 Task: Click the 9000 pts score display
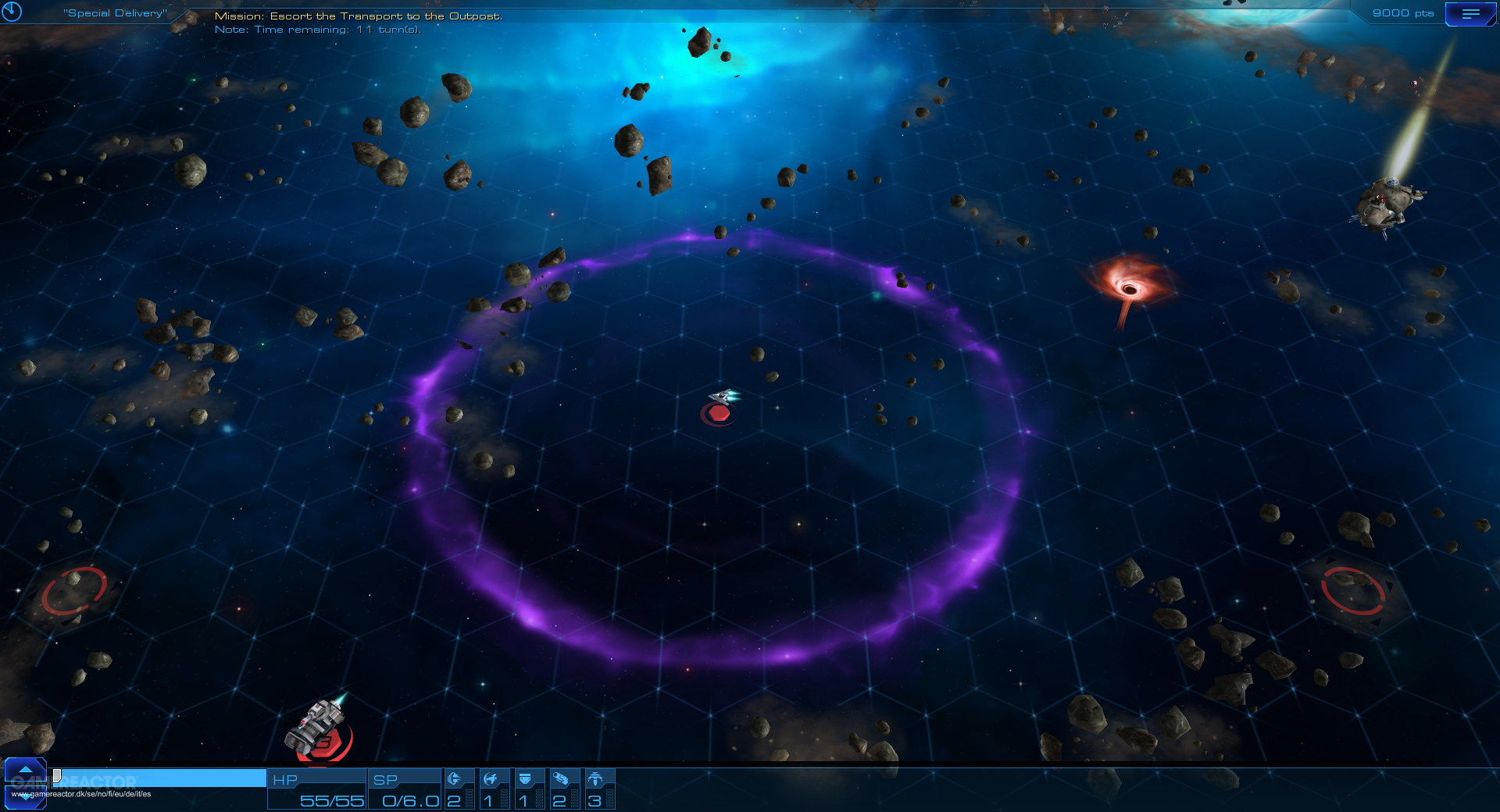click(x=1403, y=12)
